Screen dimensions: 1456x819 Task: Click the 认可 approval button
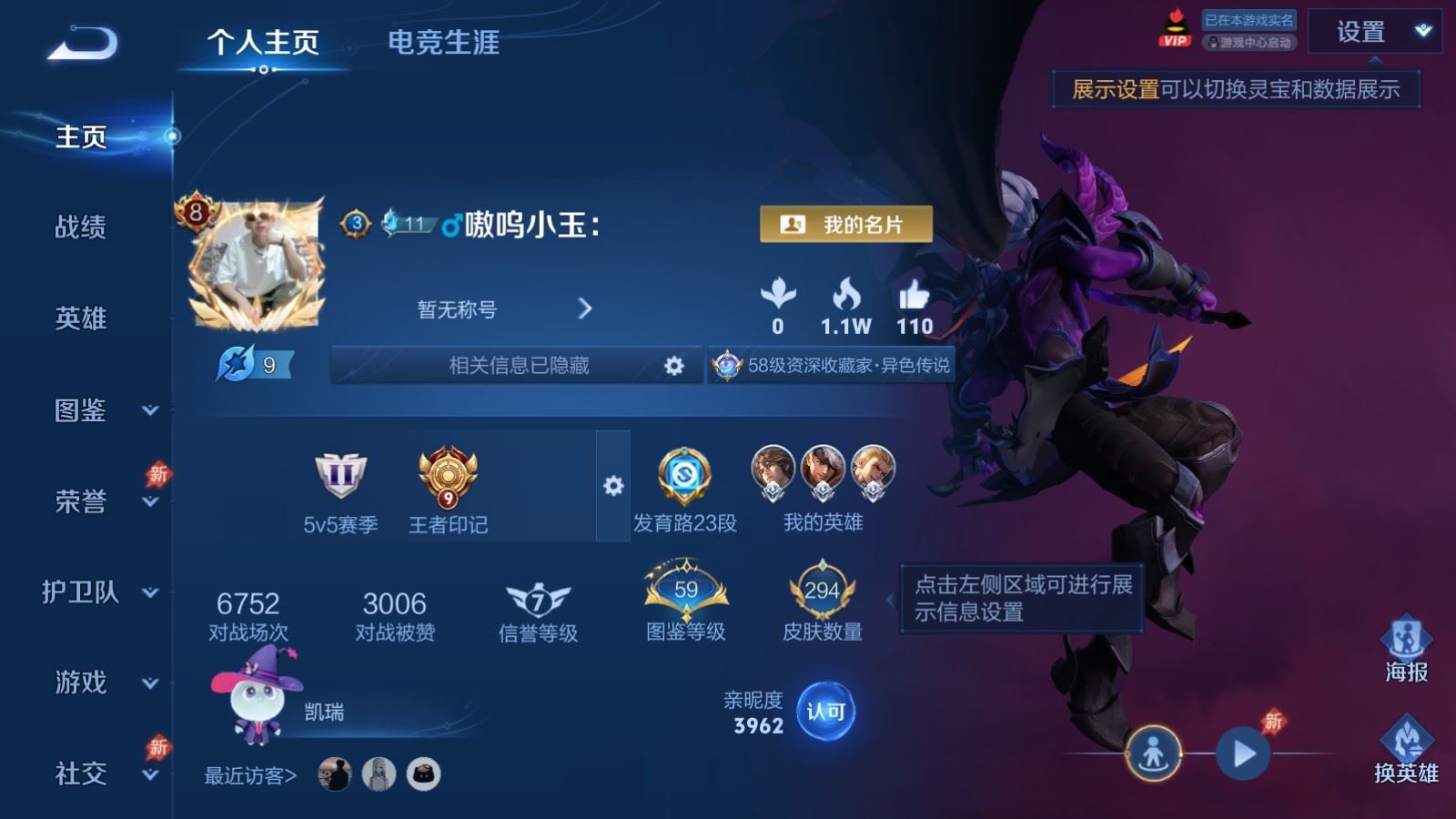[x=825, y=712]
